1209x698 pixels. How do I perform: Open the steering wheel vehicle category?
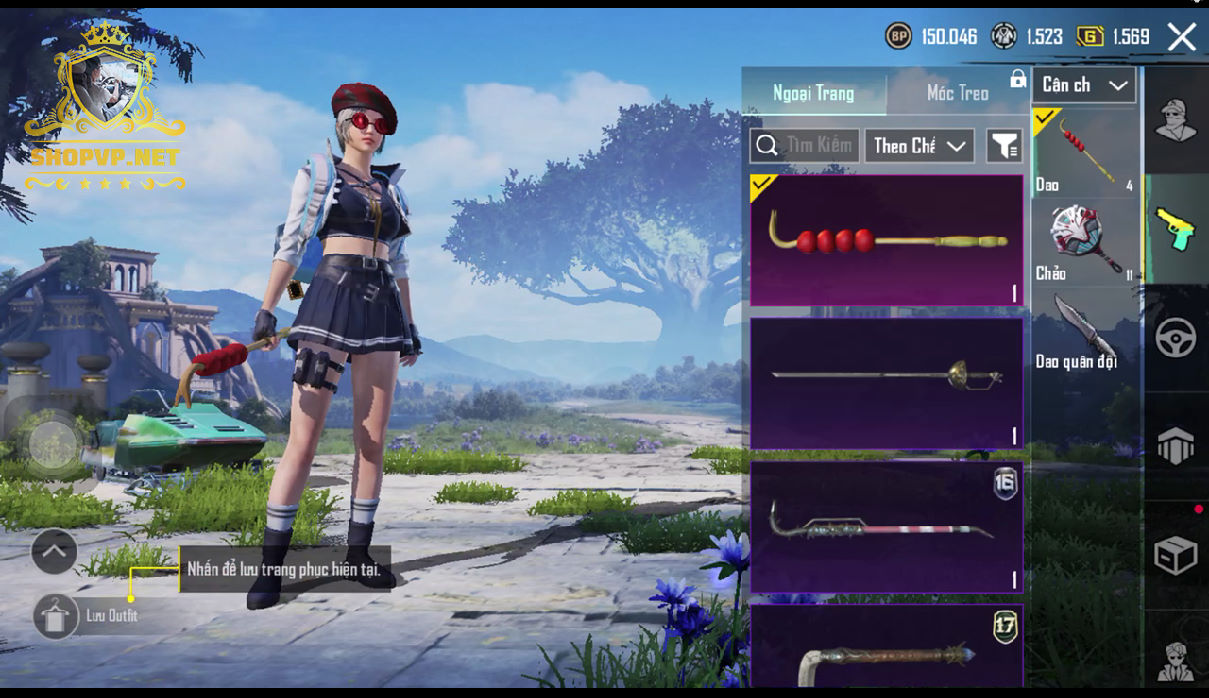[1175, 338]
